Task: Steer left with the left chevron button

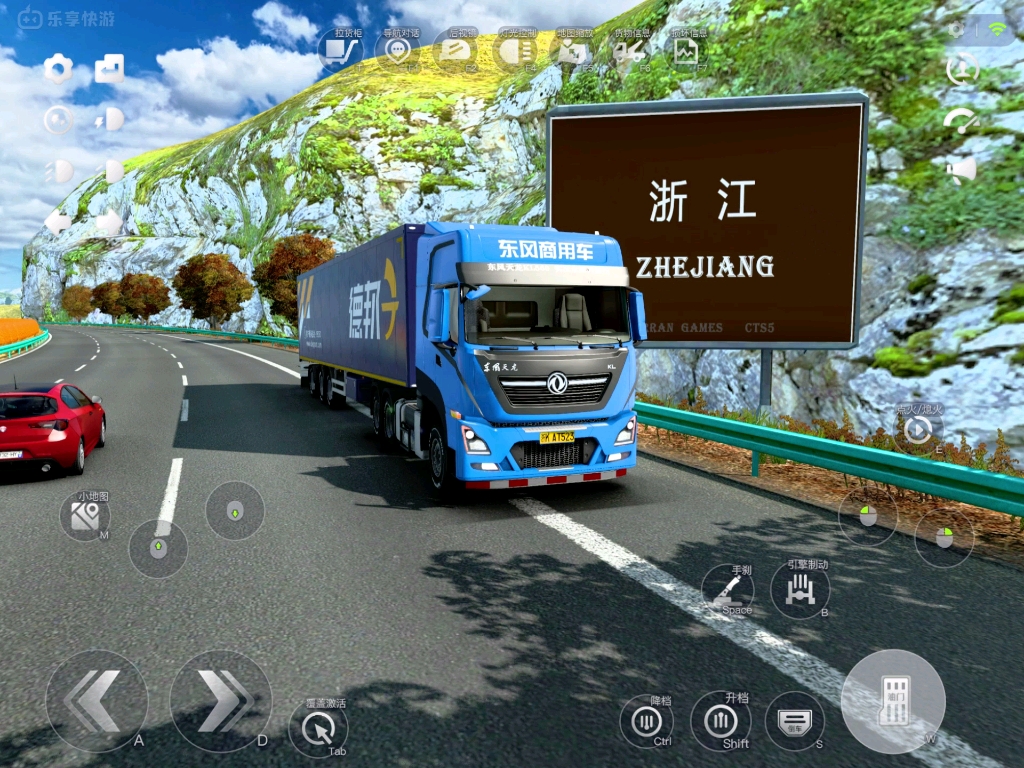Action: pos(96,700)
